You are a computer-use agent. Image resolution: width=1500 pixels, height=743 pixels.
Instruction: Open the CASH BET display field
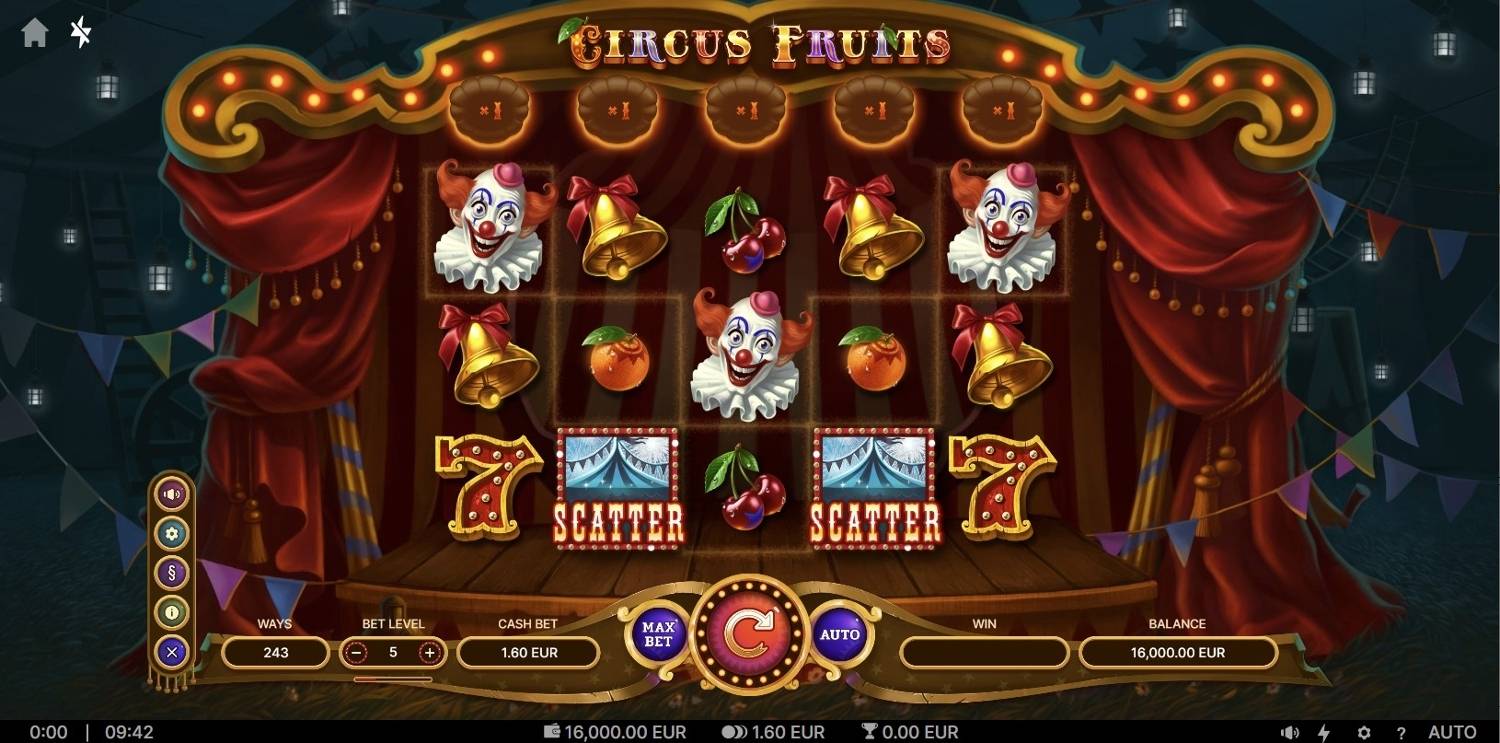pyautogui.click(x=528, y=653)
